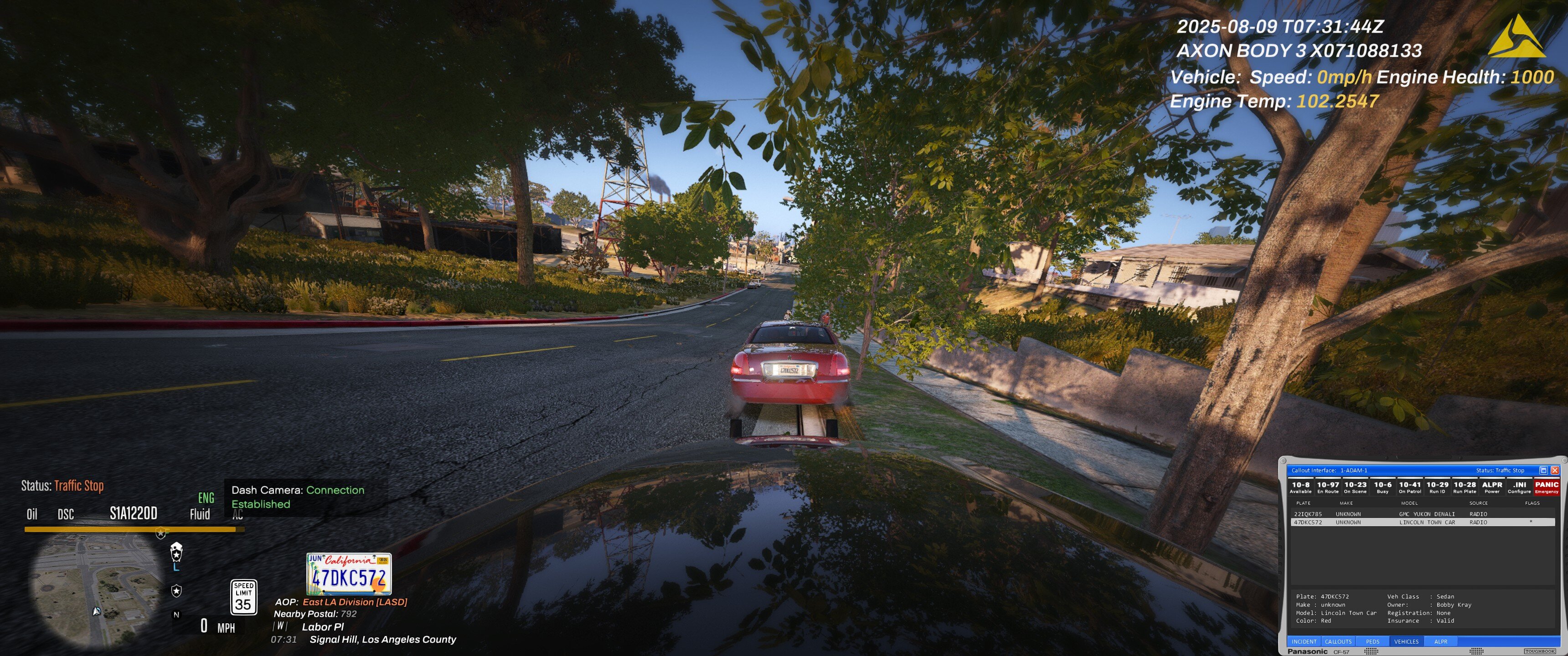Choose 10-41 On Patrol

1410,487
